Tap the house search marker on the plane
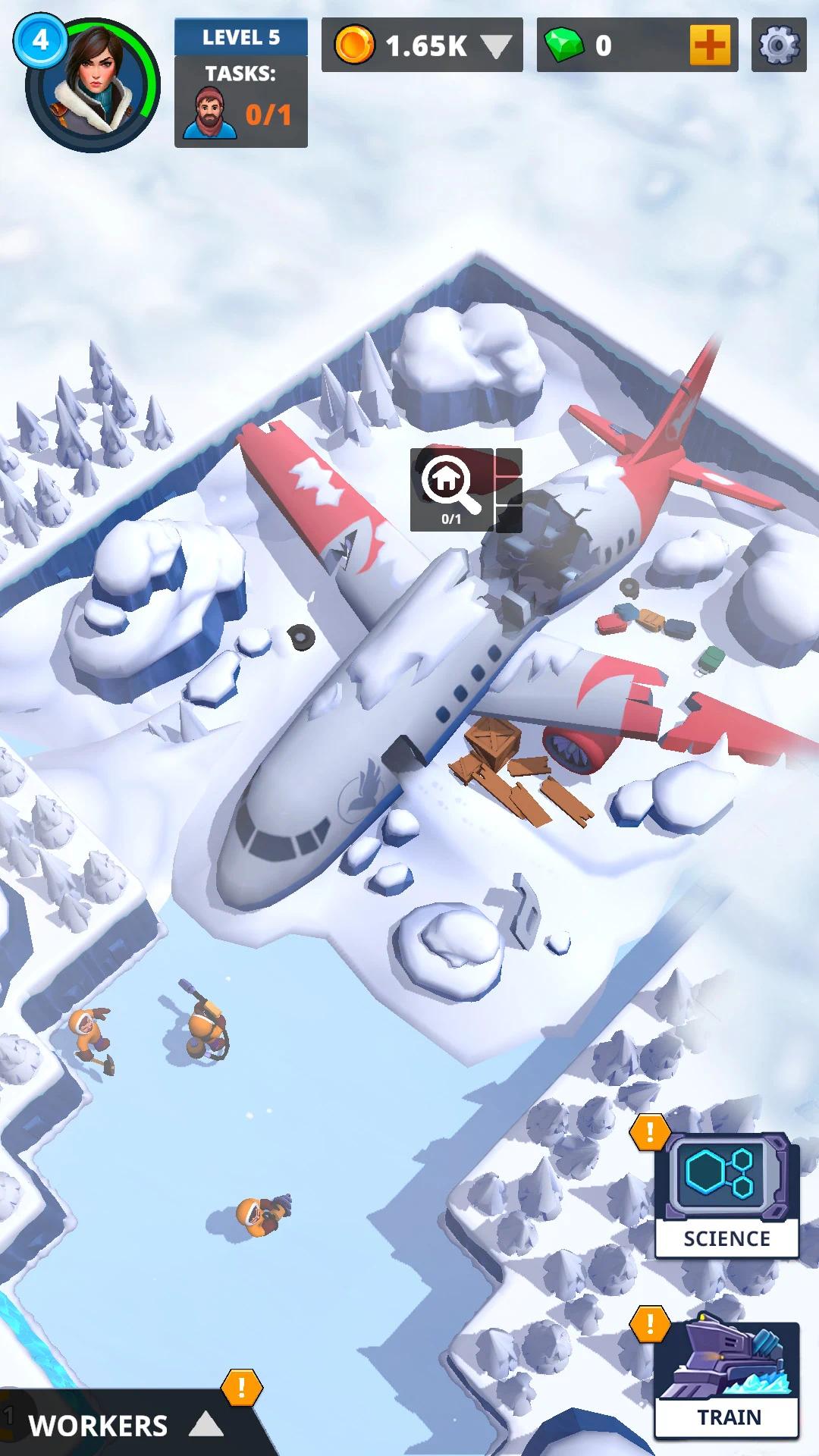Viewport: 819px width, 1456px height. click(452, 488)
